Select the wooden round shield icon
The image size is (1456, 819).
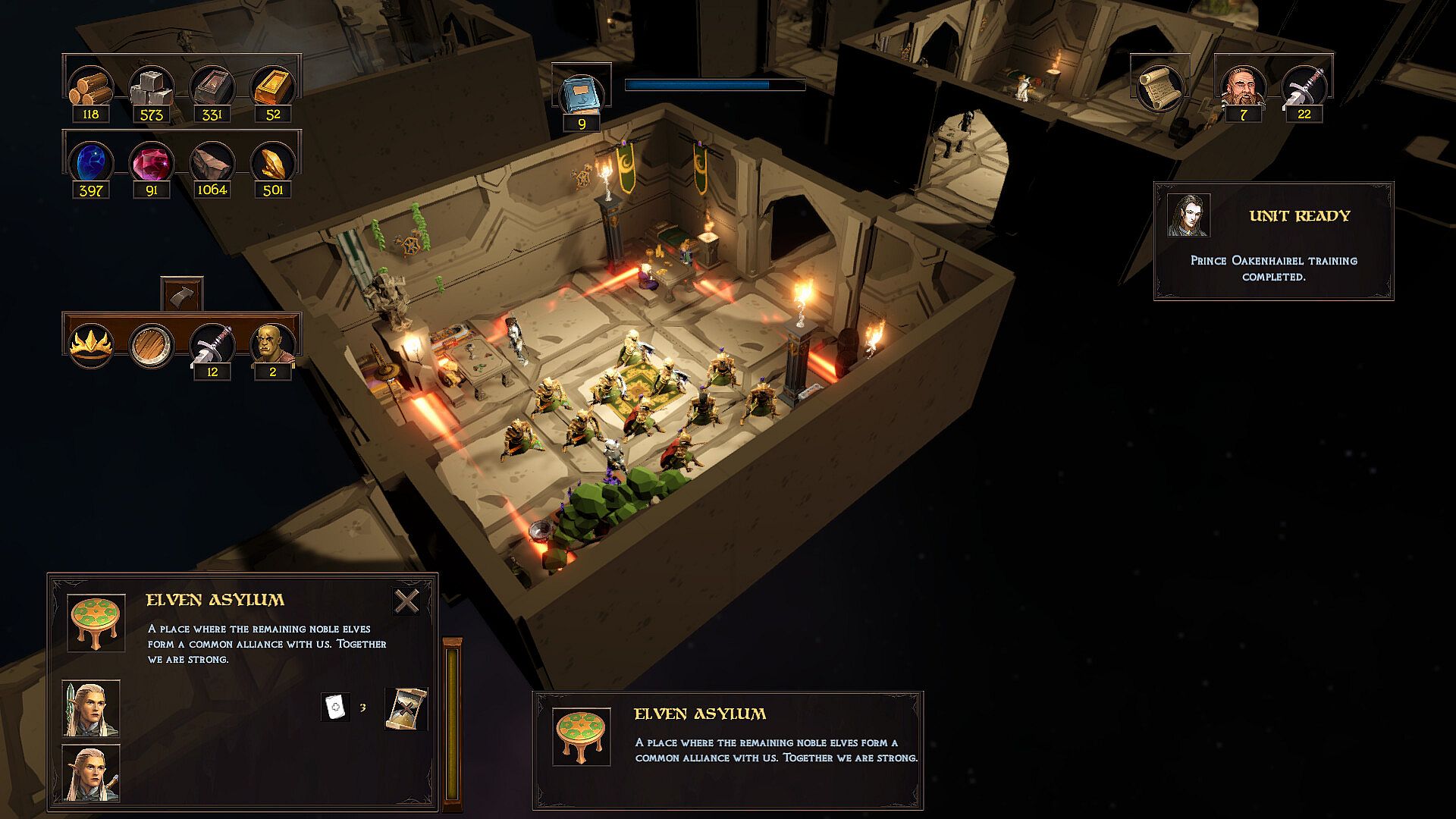tap(152, 345)
